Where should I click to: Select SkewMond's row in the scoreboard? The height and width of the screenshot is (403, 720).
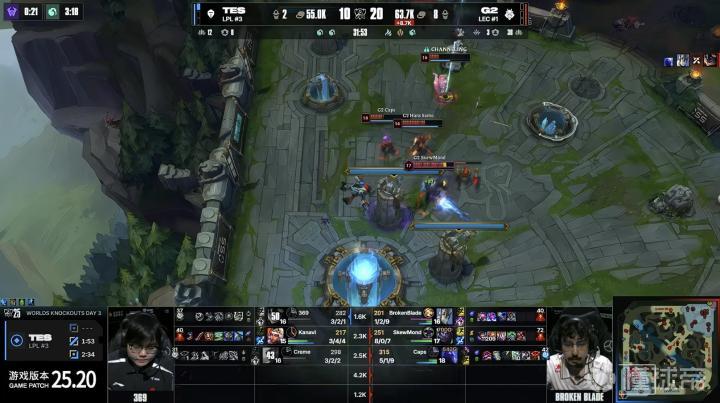pos(410,333)
